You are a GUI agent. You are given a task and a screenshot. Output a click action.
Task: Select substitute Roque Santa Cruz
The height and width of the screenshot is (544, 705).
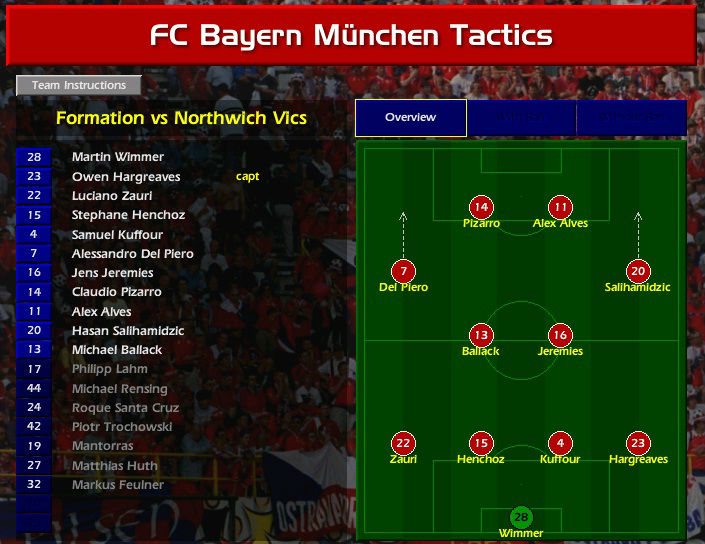(x=125, y=408)
